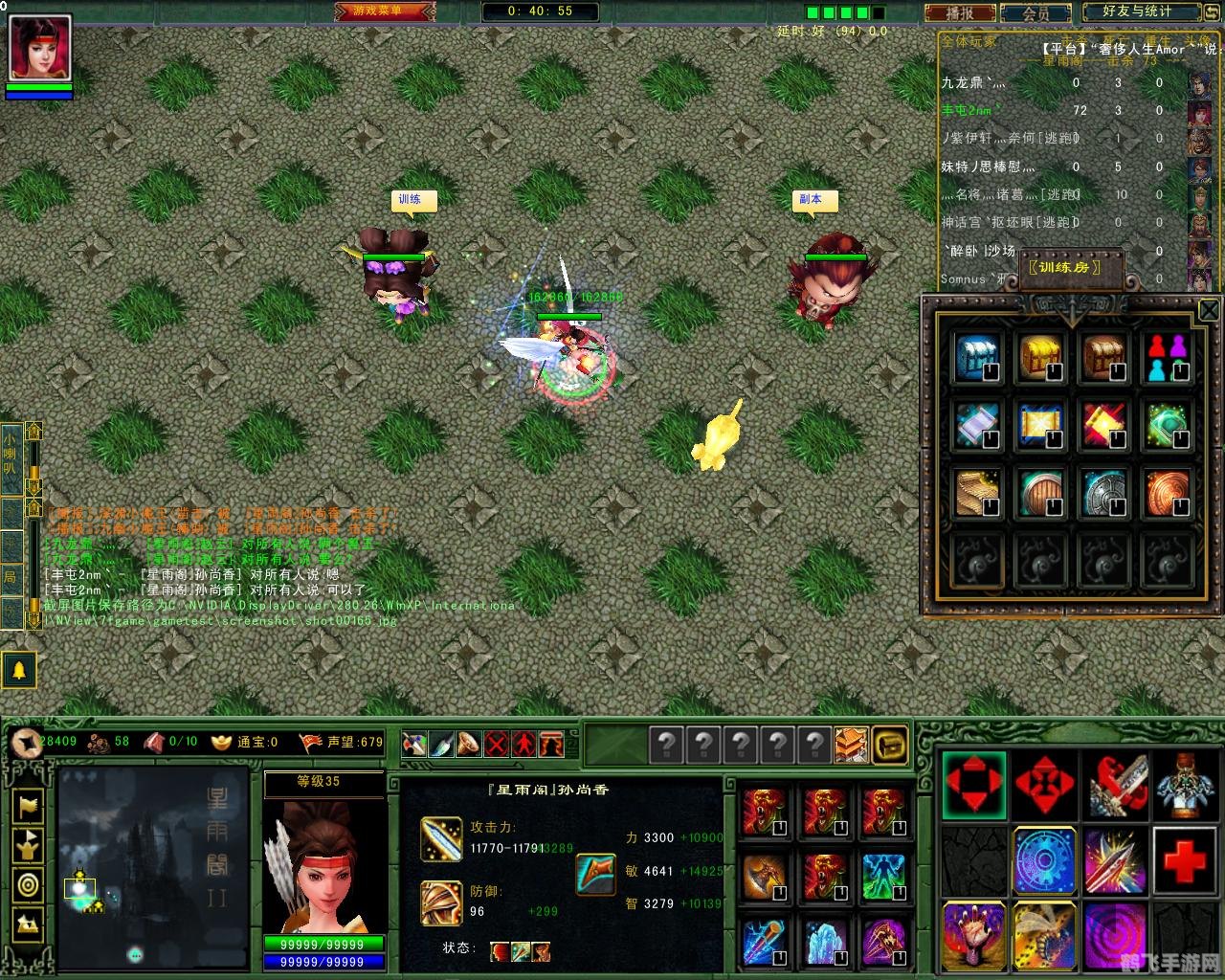Click the green return arrow beside 好友与统计
Image resolution: width=1225 pixels, height=980 pixels.
(x=1212, y=12)
